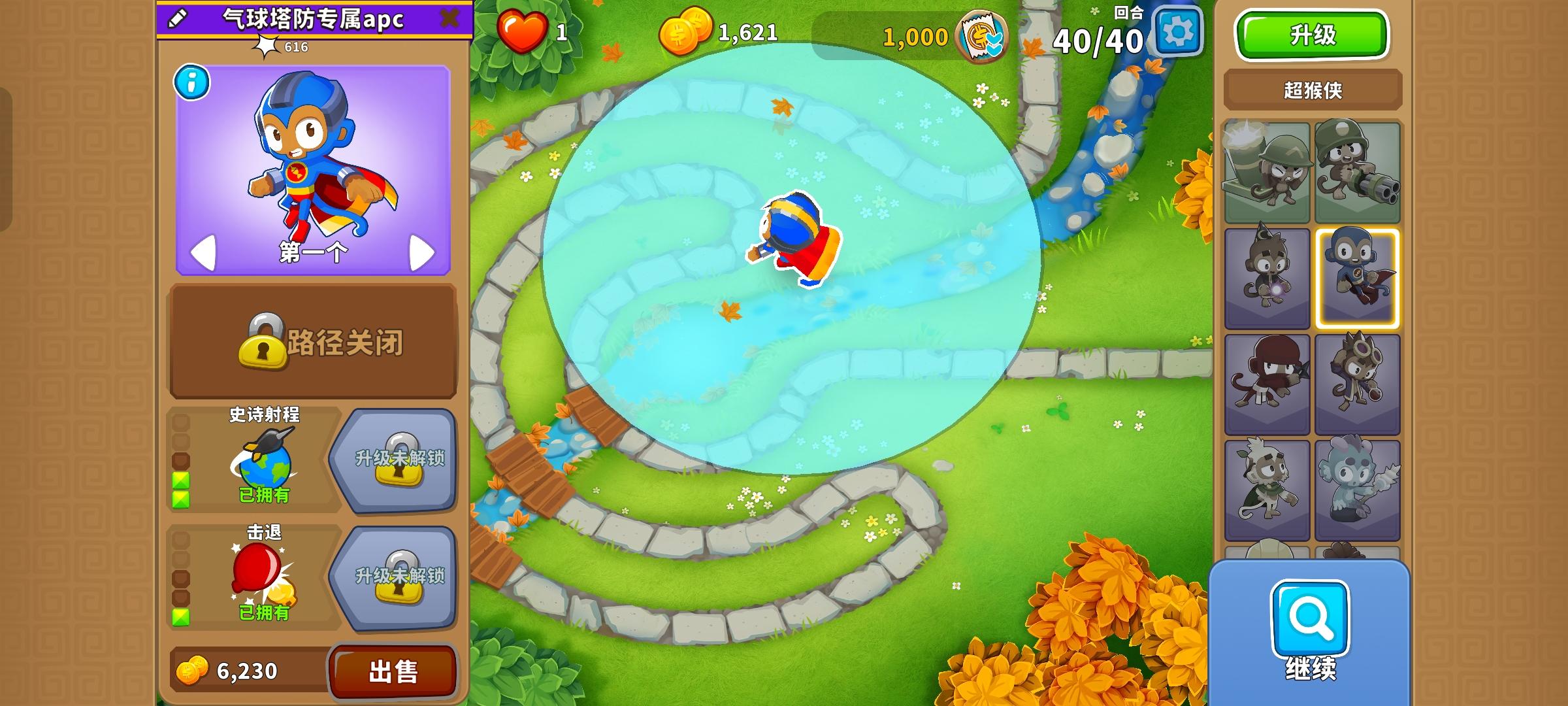Sell the tower for 6,230

(x=393, y=670)
